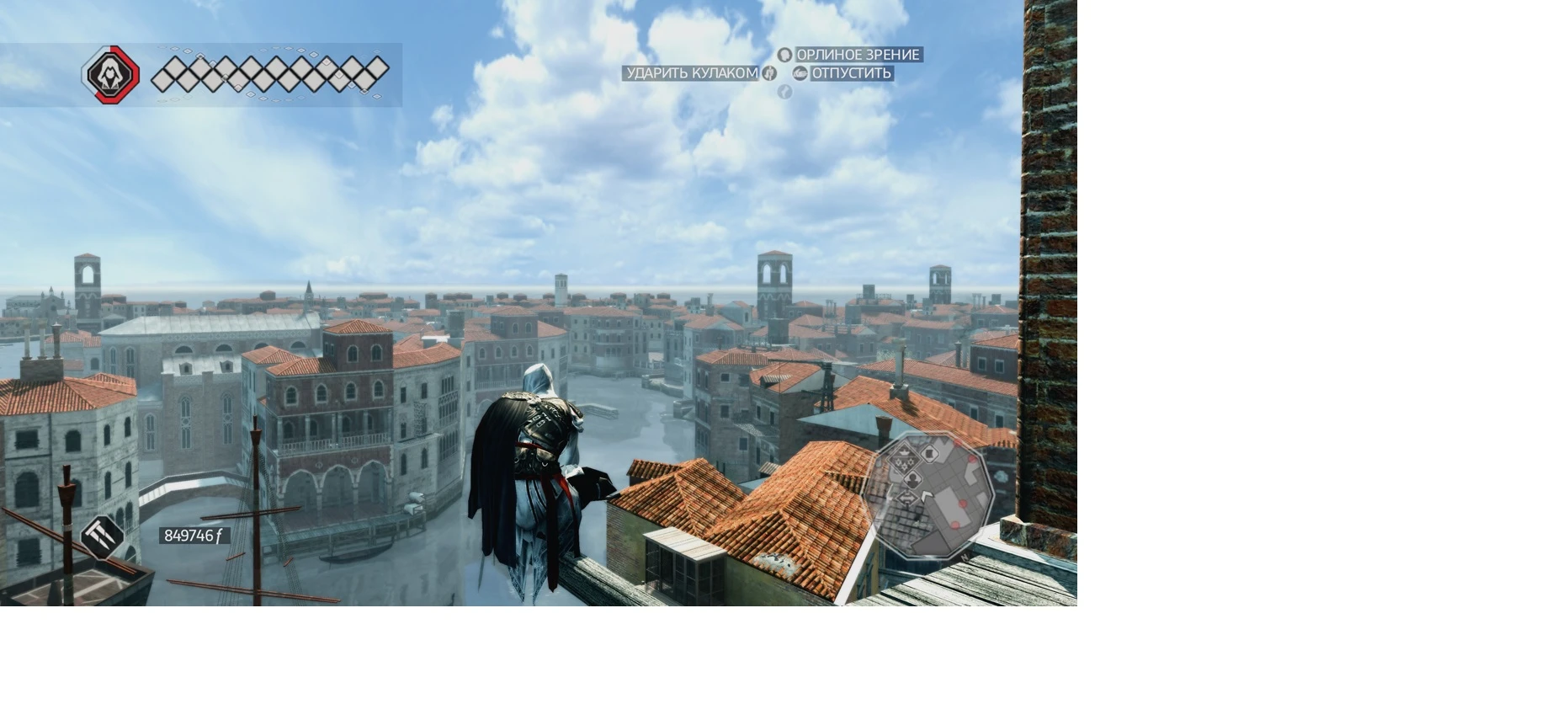
Task: Click the open-hand icon beside release prompt
Action: 800,73
